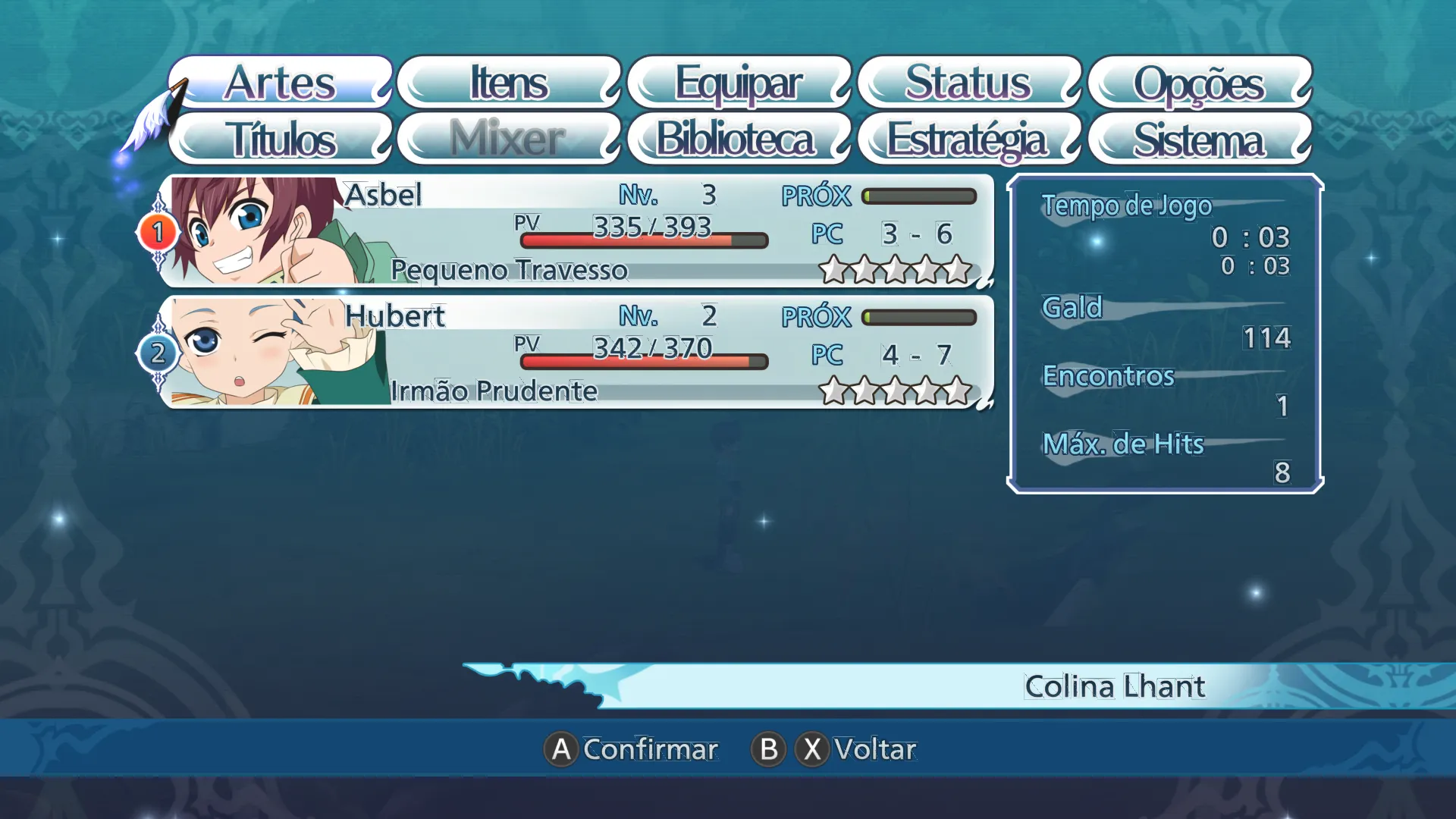The height and width of the screenshot is (819, 1456).
Task: Click the greyed-out Mixer entry
Action: [x=509, y=140]
